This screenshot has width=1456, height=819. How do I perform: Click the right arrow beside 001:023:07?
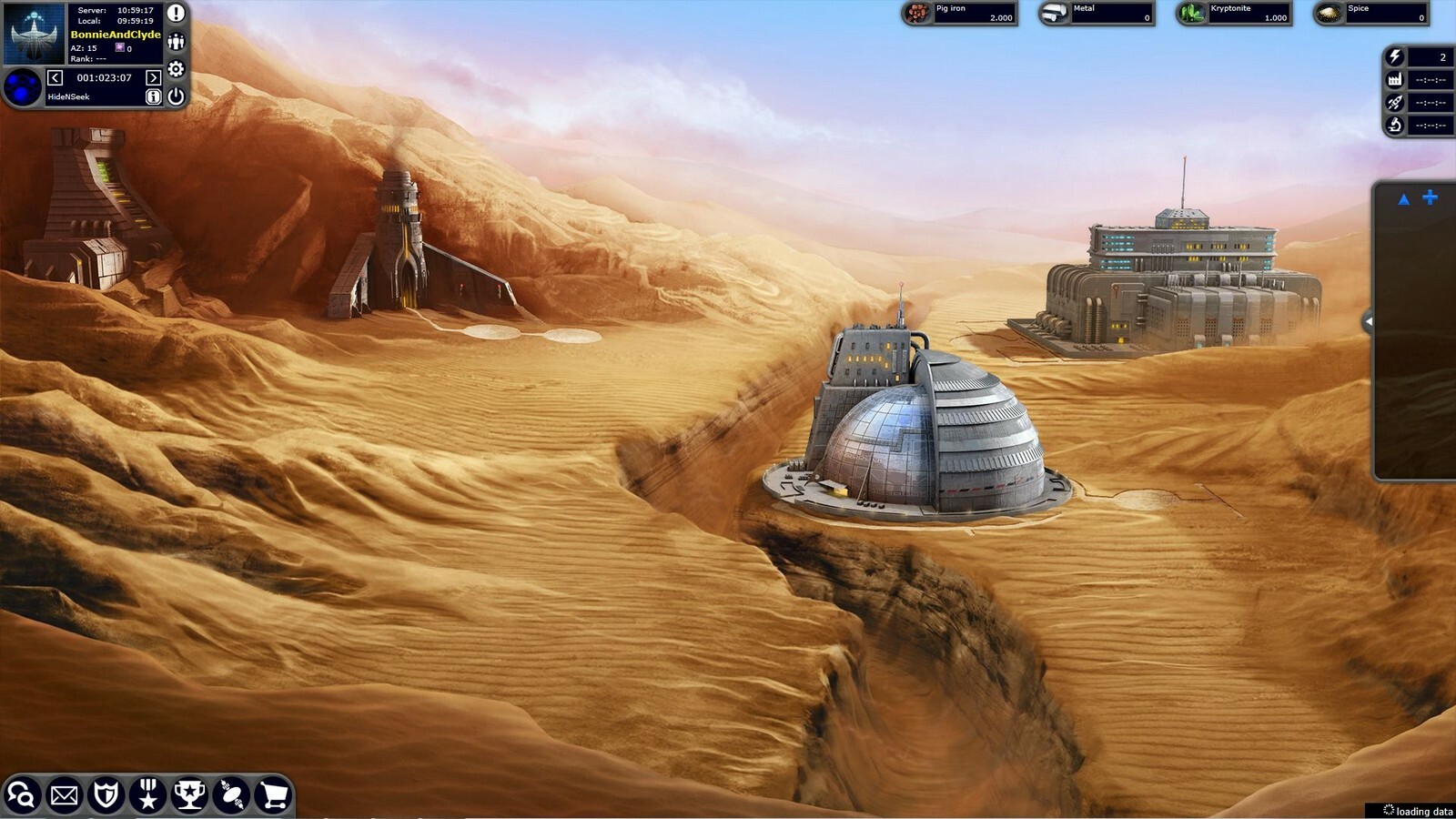(152, 77)
